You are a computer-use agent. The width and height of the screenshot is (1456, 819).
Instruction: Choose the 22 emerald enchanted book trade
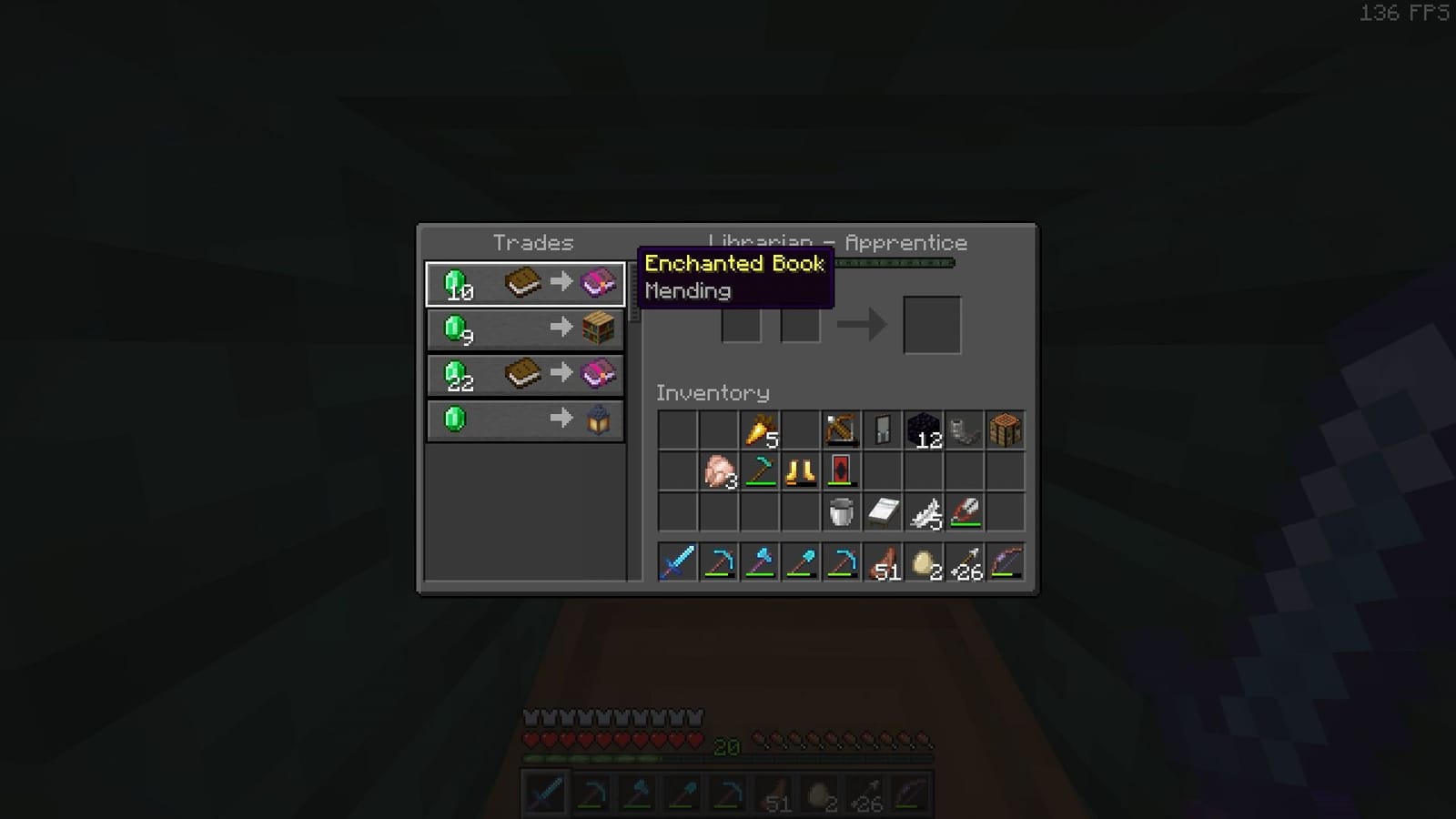coord(525,373)
